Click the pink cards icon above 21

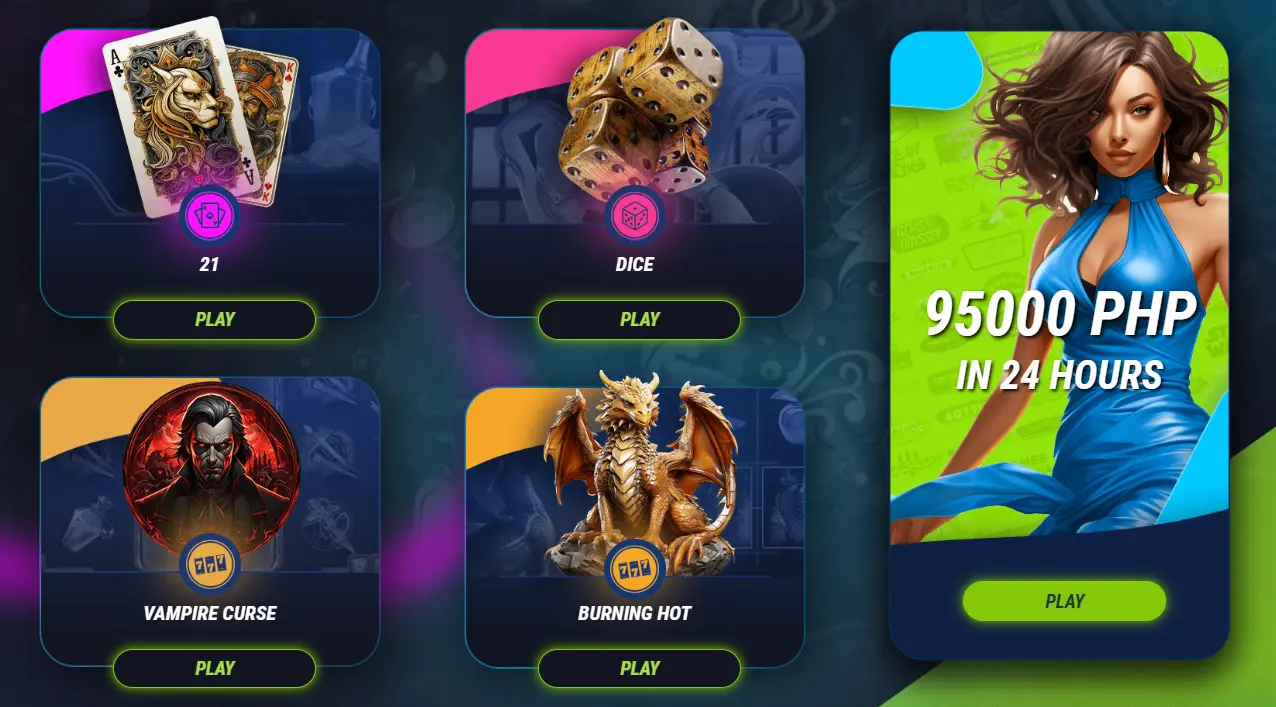(209, 217)
